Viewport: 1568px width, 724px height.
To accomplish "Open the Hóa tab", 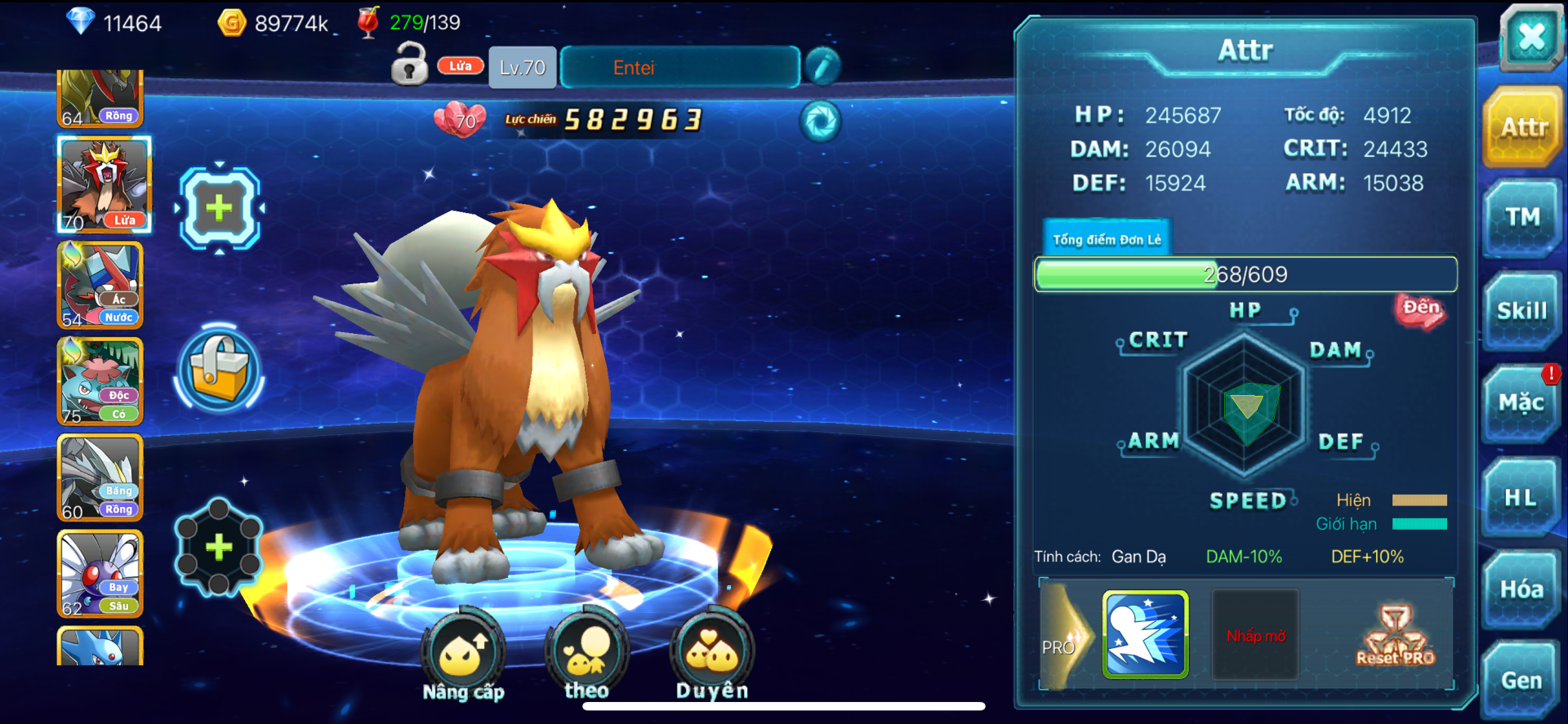I will [x=1521, y=589].
